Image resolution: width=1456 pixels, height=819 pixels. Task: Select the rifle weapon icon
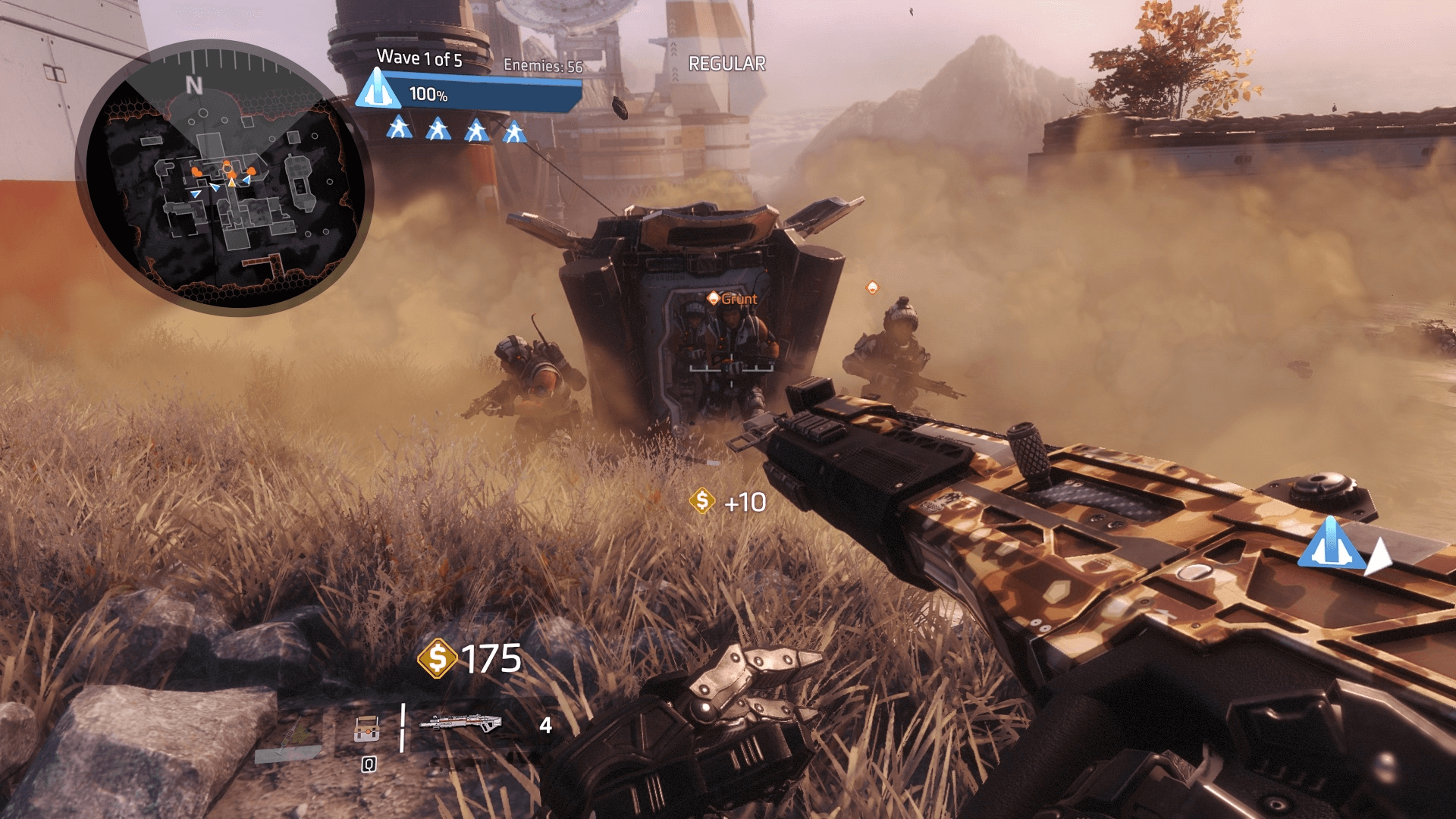(x=460, y=723)
